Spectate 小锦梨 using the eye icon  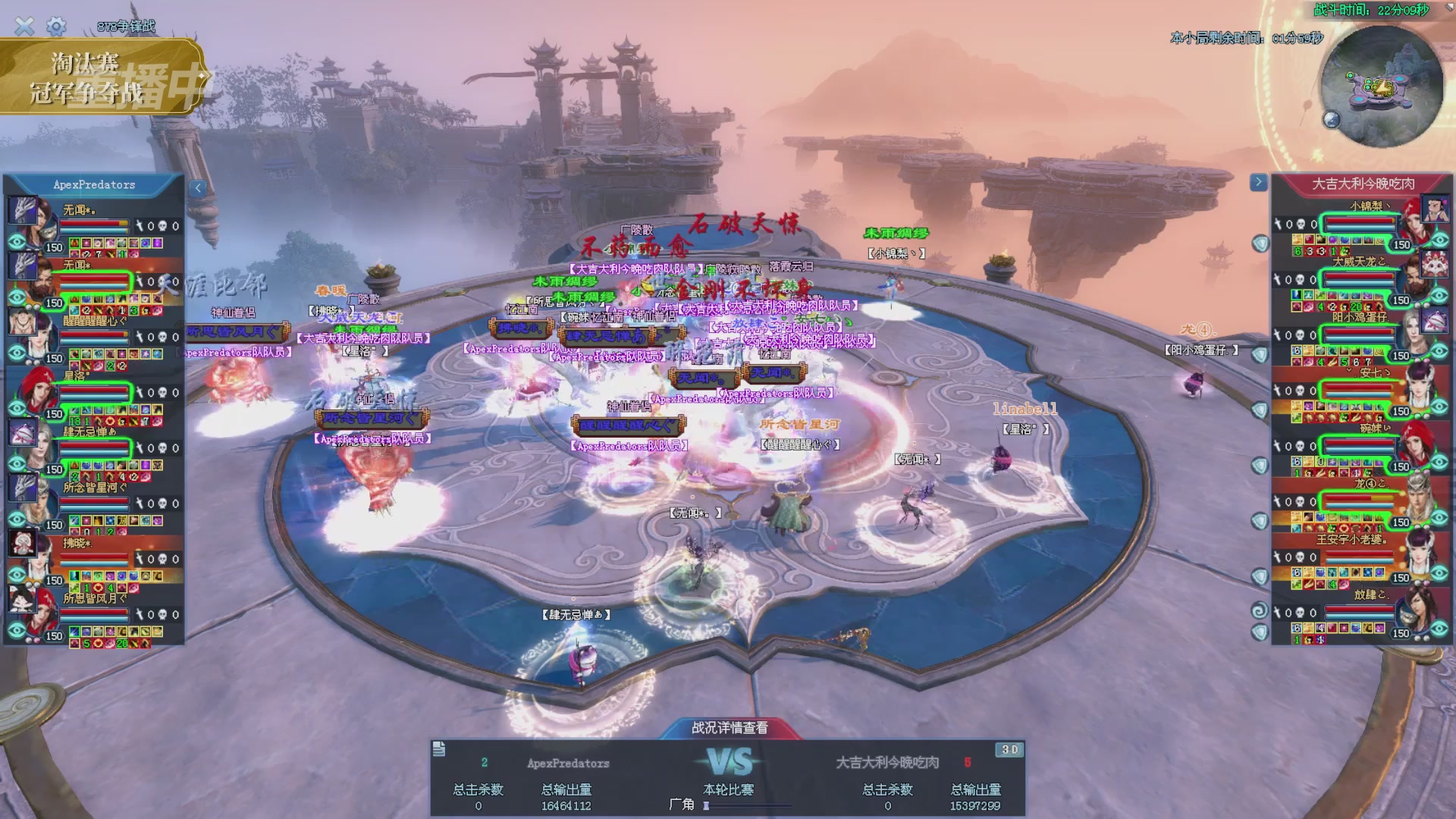[x=1439, y=240]
